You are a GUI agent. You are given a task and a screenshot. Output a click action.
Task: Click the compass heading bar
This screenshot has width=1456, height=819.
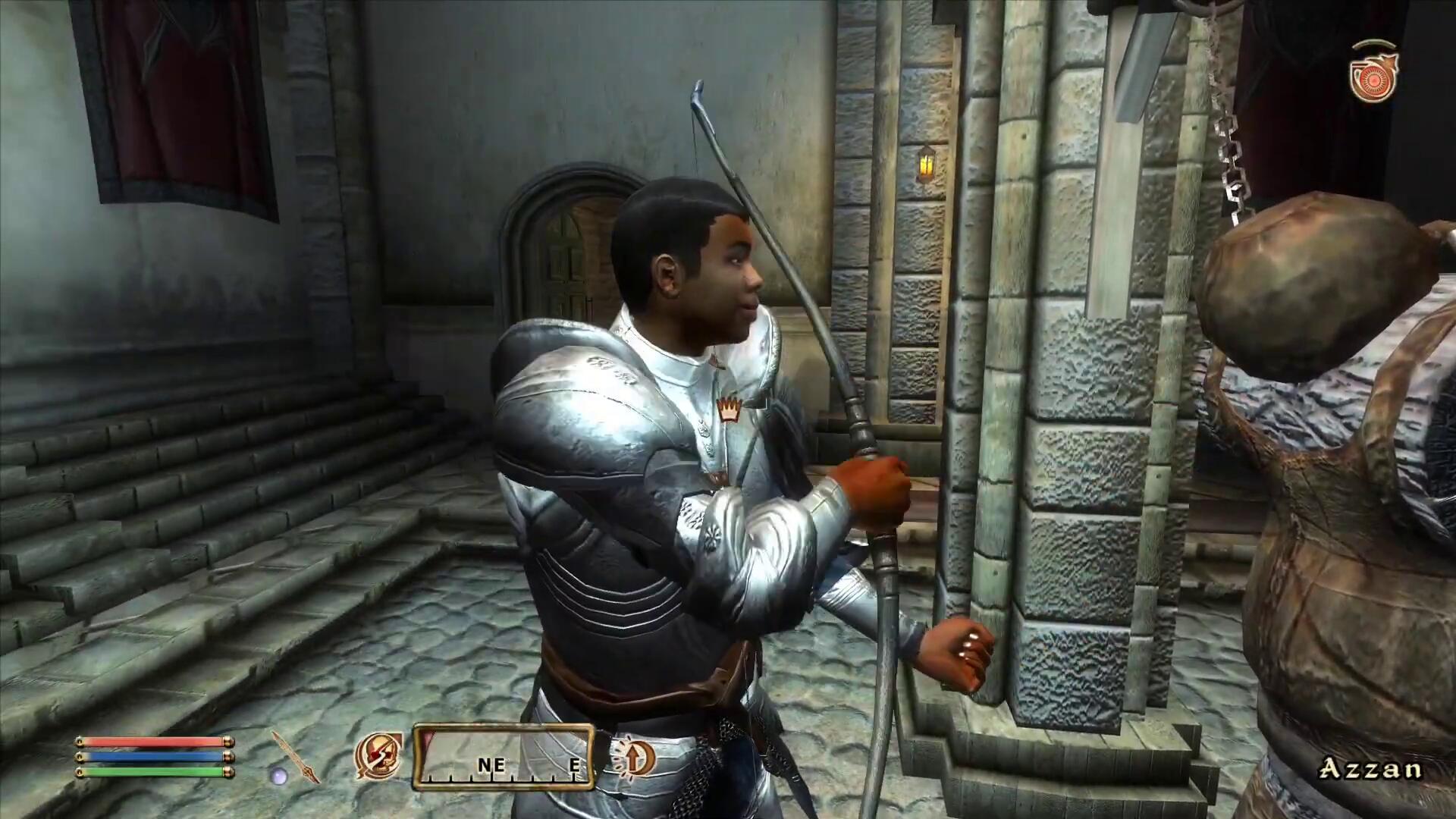click(503, 756)
